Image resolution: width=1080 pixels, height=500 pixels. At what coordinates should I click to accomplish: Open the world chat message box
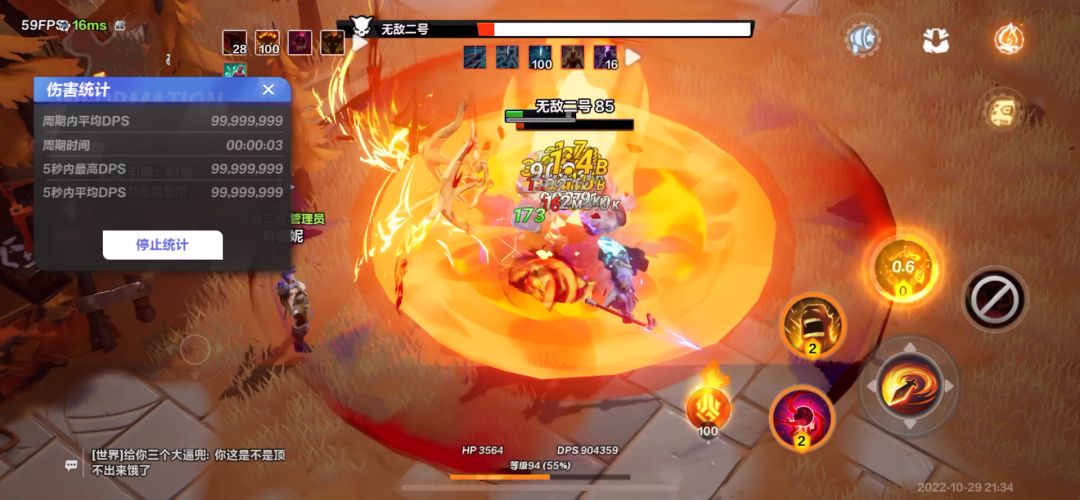tap(188, 462)
